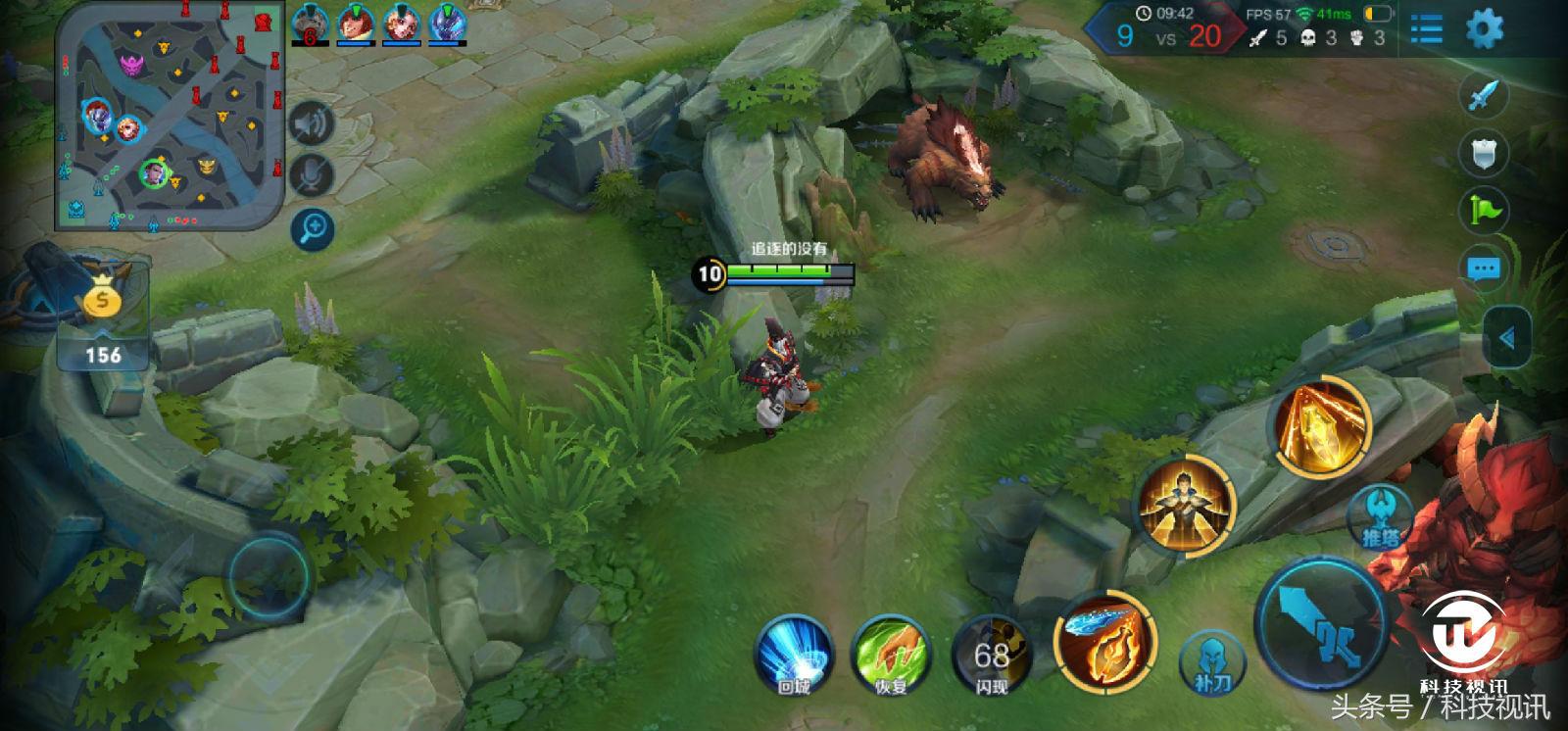The image size is (1568, 731).
Task: Click the magnifier map zoom button
Action: click(313, 229)
